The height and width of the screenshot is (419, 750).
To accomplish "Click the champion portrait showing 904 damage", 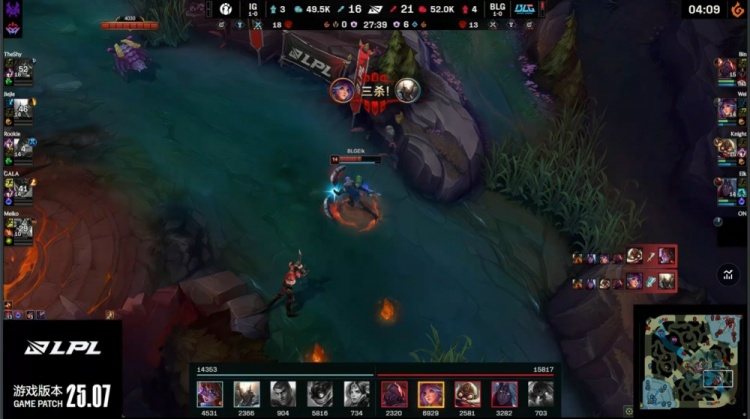I will (283, 393).
